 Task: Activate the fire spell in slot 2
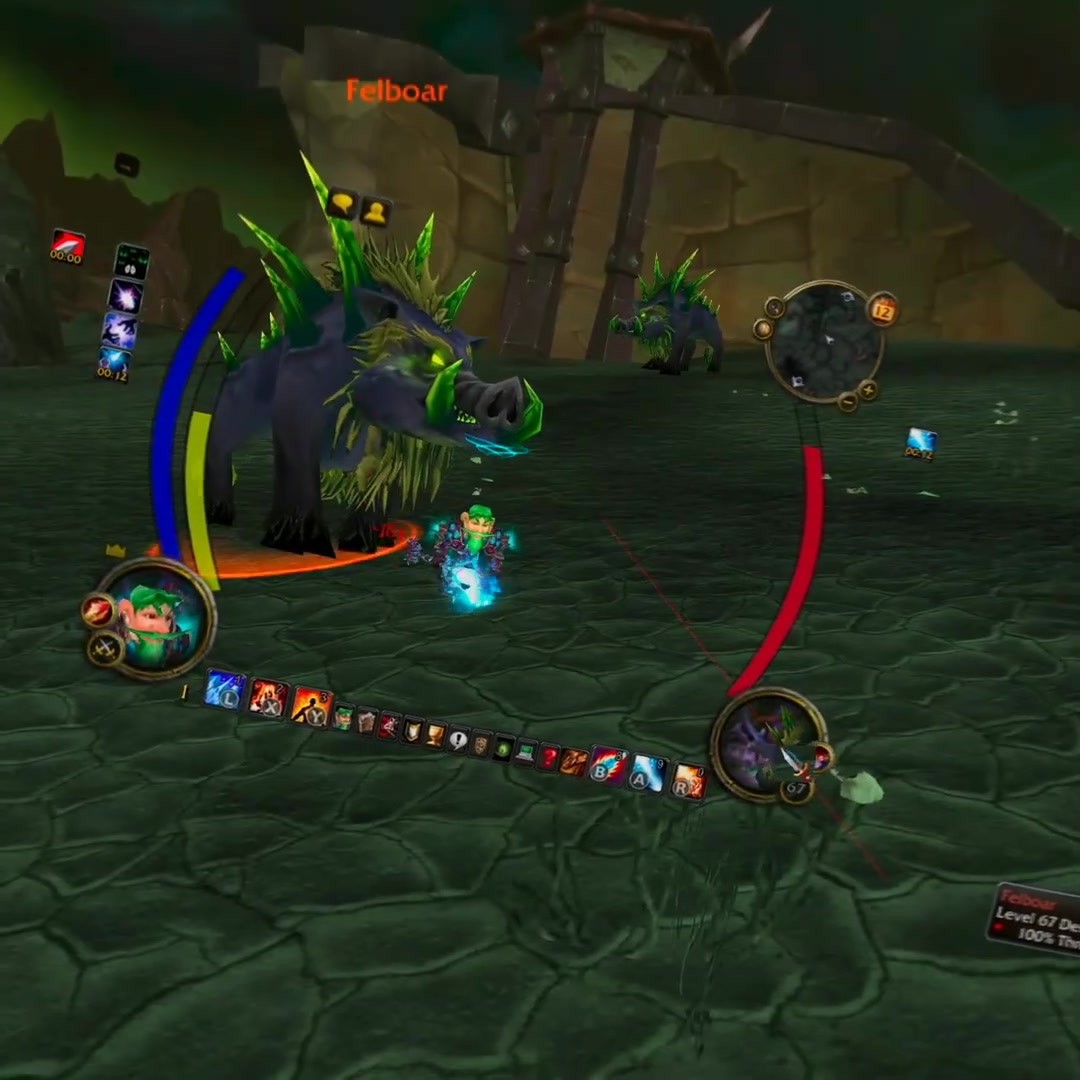pos(268,697)
